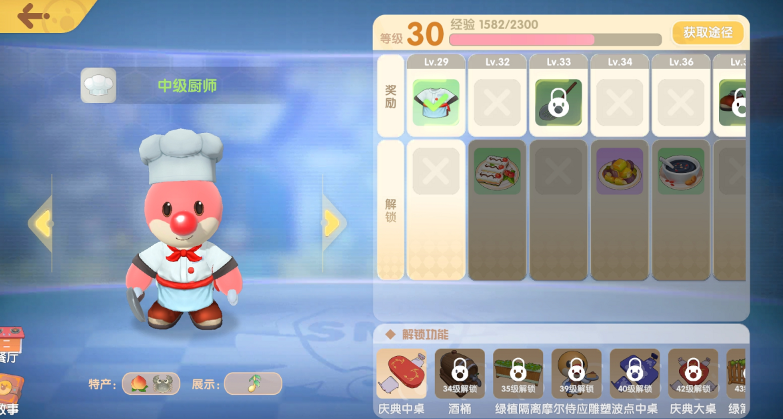View the Lv.32 sandwich dish unlock
Screen dimensions: 783x419
497,170
